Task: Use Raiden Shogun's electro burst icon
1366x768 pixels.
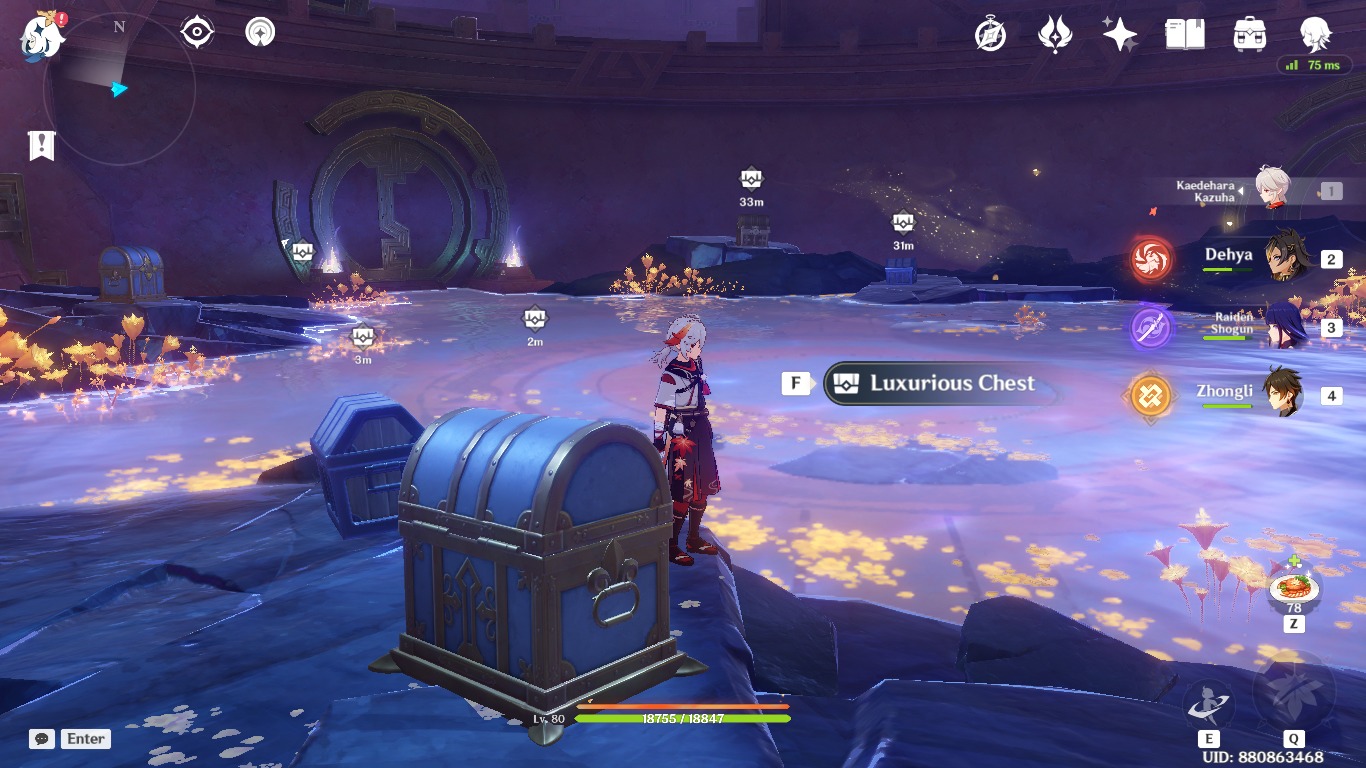Action: coord(1150,325)
